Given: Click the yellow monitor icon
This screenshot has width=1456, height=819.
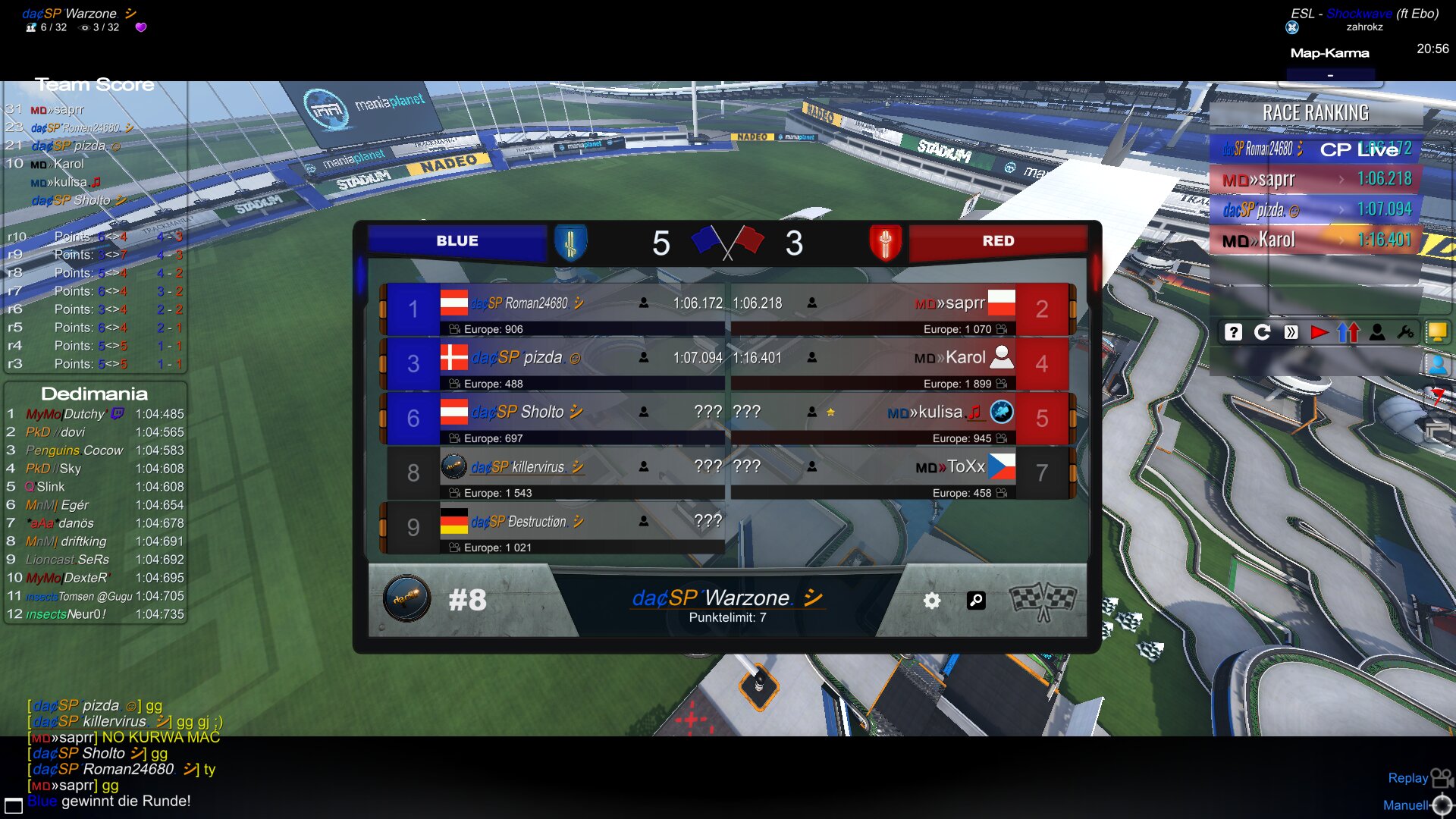Looking at the screenshot, I should pyautogui.click(x=1436, y=331).
